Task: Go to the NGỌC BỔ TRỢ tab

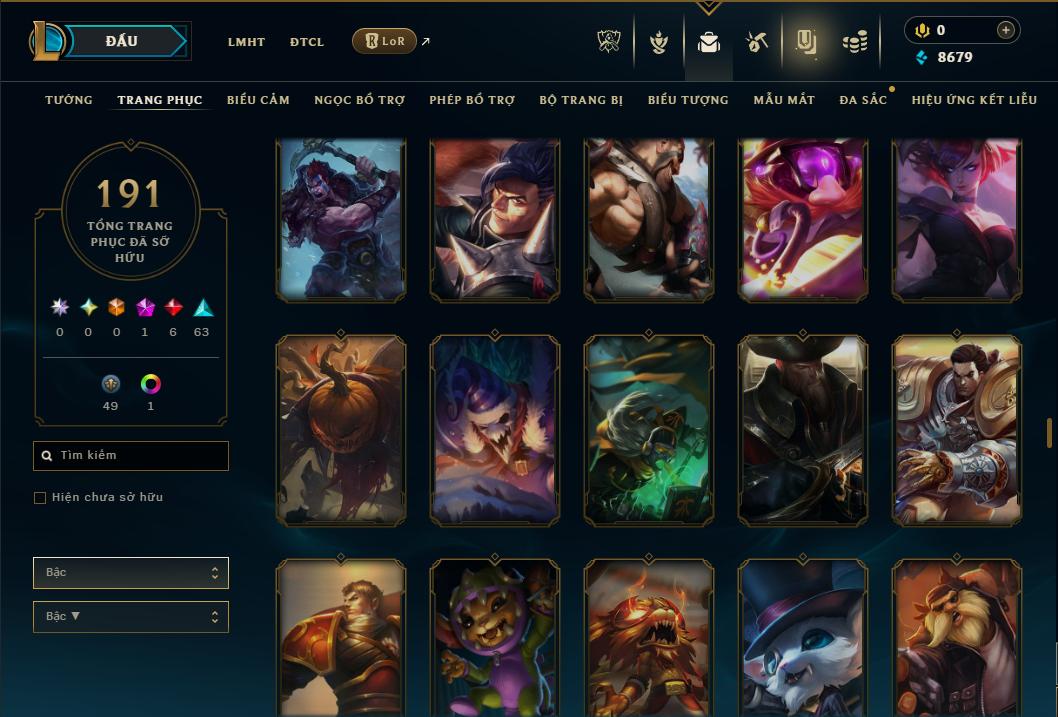Action: 359,100
